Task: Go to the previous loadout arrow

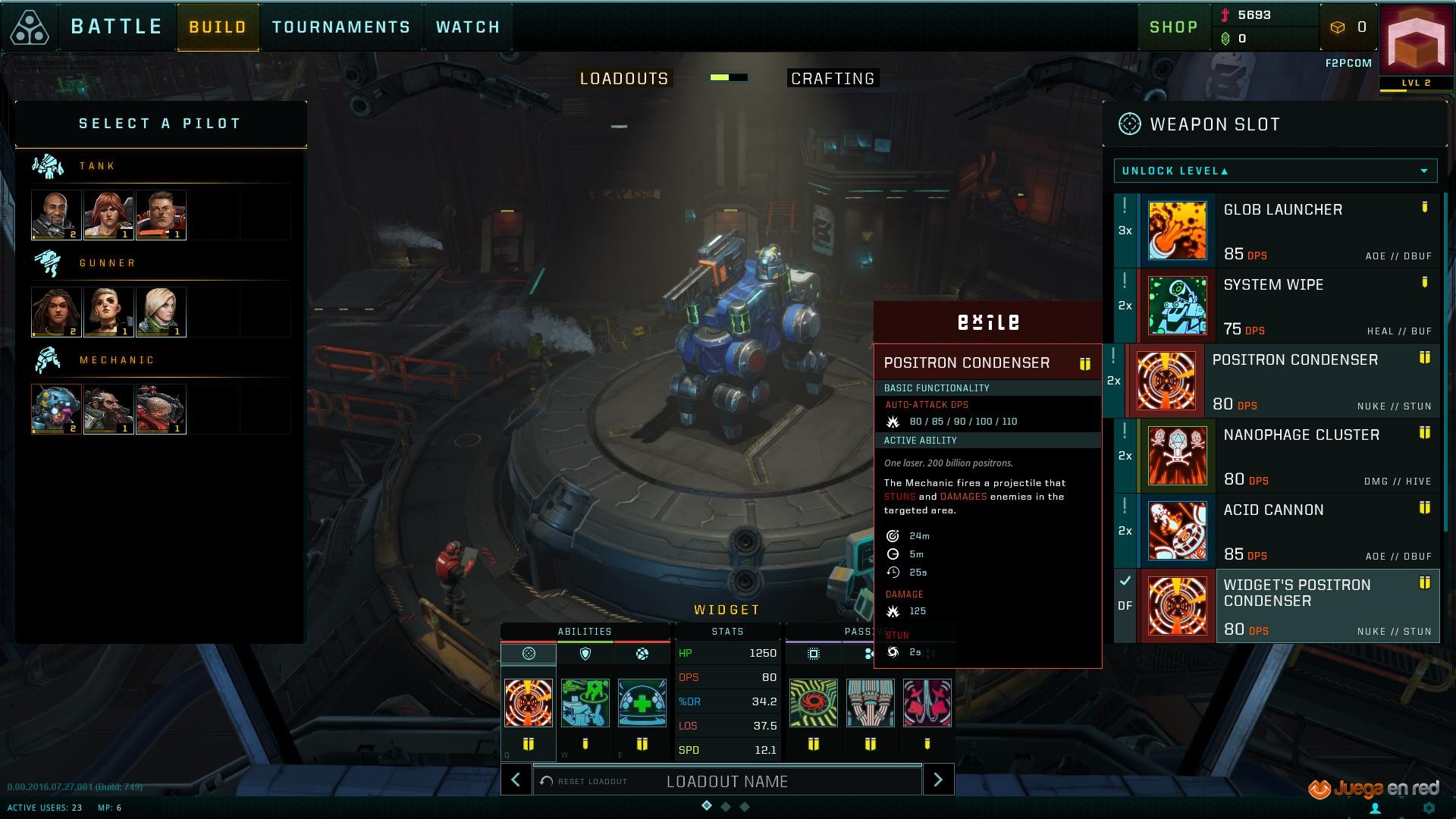Action: tap(516, 780)
